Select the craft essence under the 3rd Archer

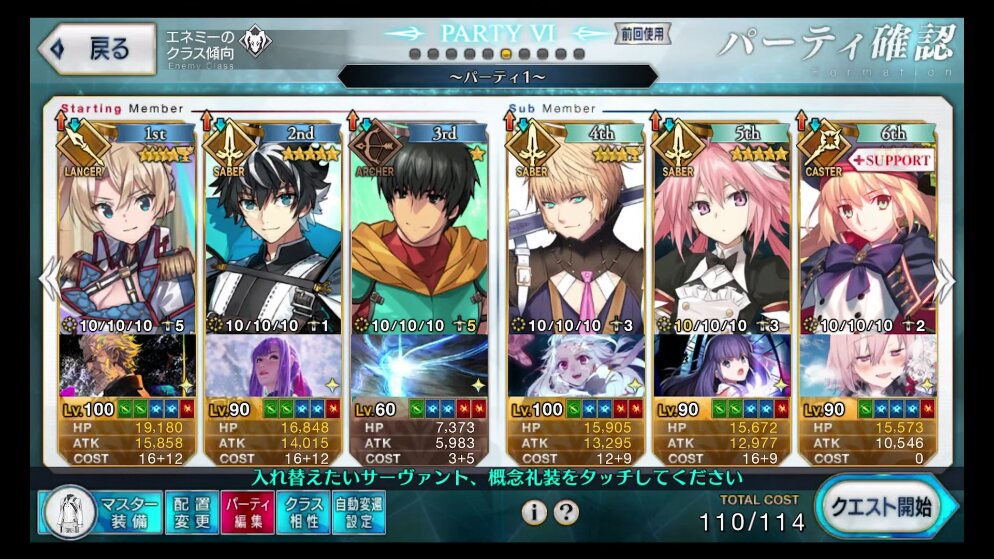(x=417, y=366)
